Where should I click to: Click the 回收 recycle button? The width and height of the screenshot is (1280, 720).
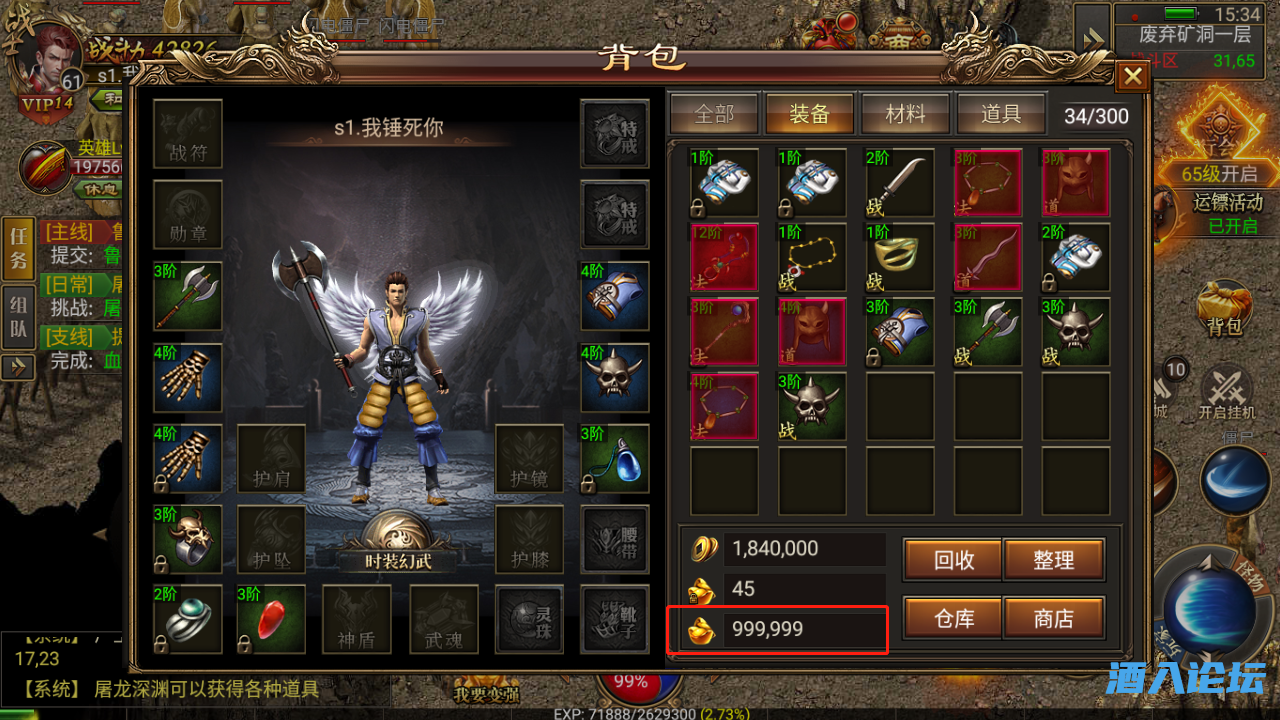tap(951, 560)
